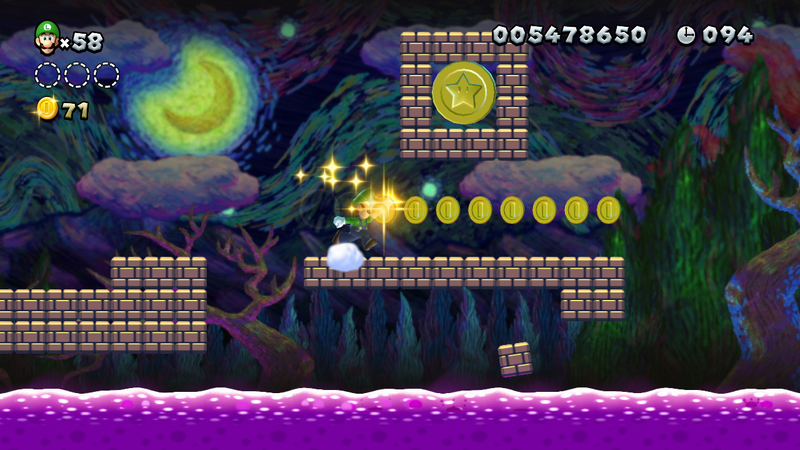
Task: Click Luigi's head lives icon
Action: (47, 37)
